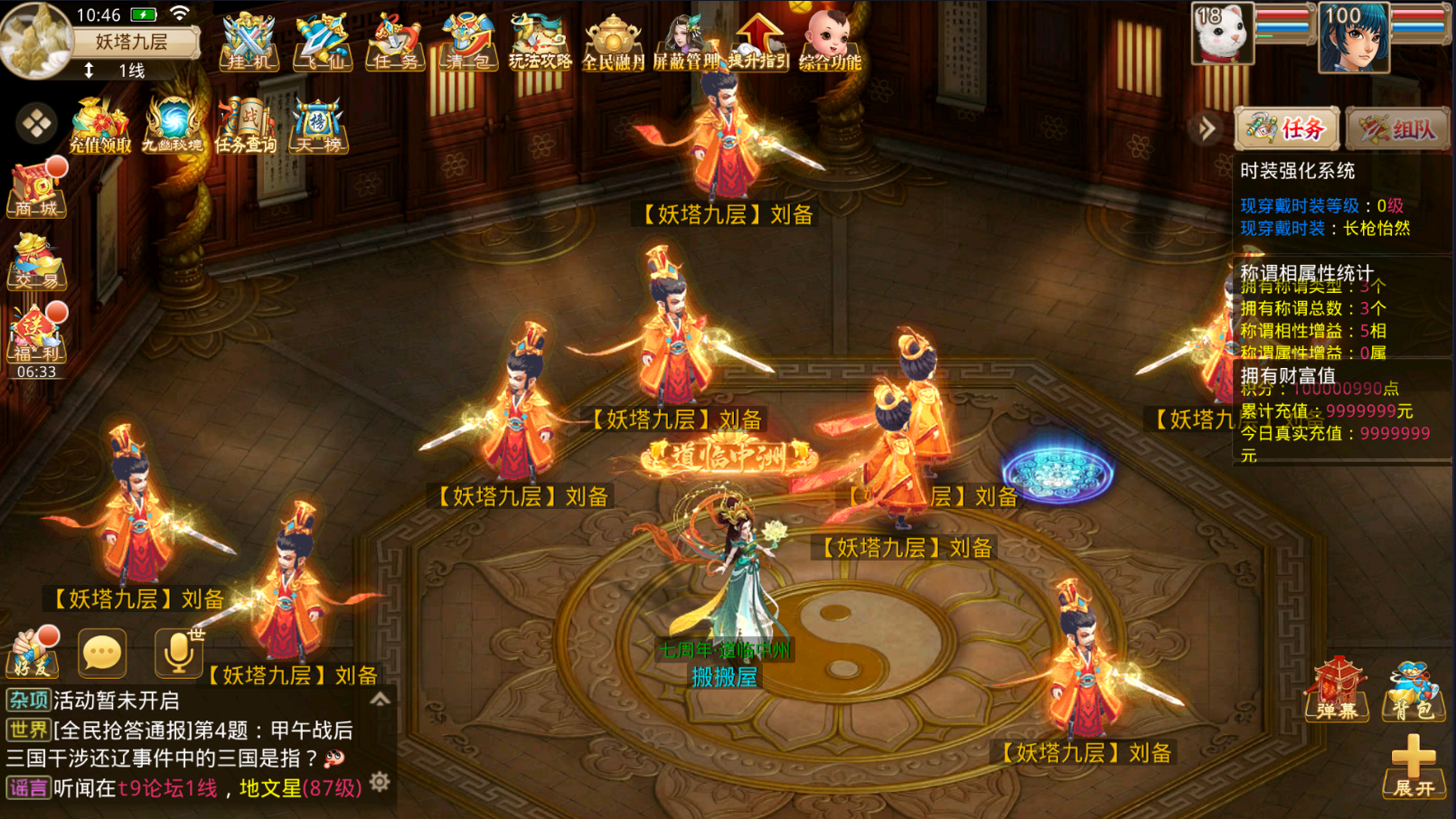The height and width of the screenshot is (819, 1456).
Task: Enter the 九幽秘境 portal icon
Action: [x=172, y=125]
